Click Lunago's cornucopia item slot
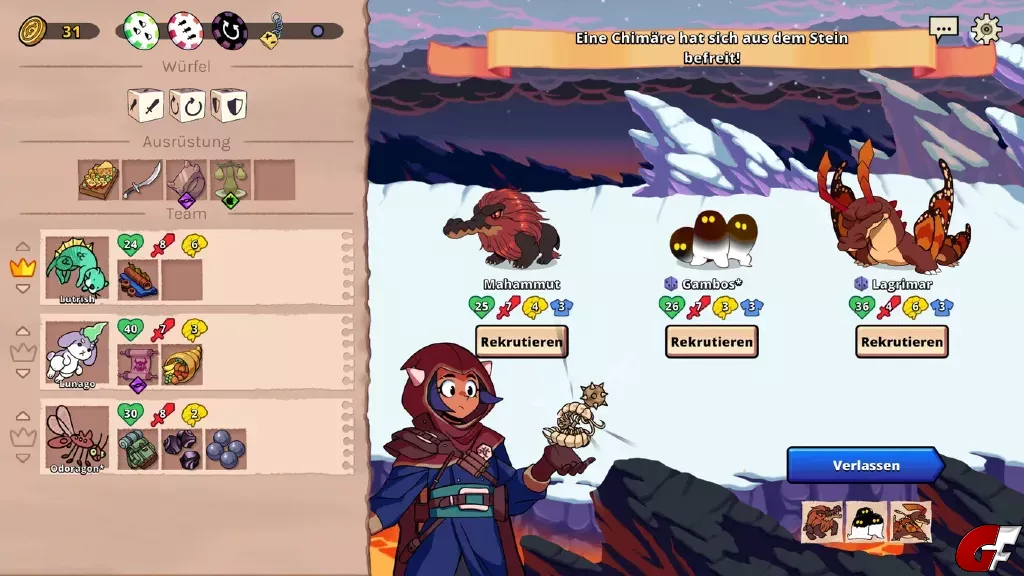1024x576 pixels. tap(182, 365)
